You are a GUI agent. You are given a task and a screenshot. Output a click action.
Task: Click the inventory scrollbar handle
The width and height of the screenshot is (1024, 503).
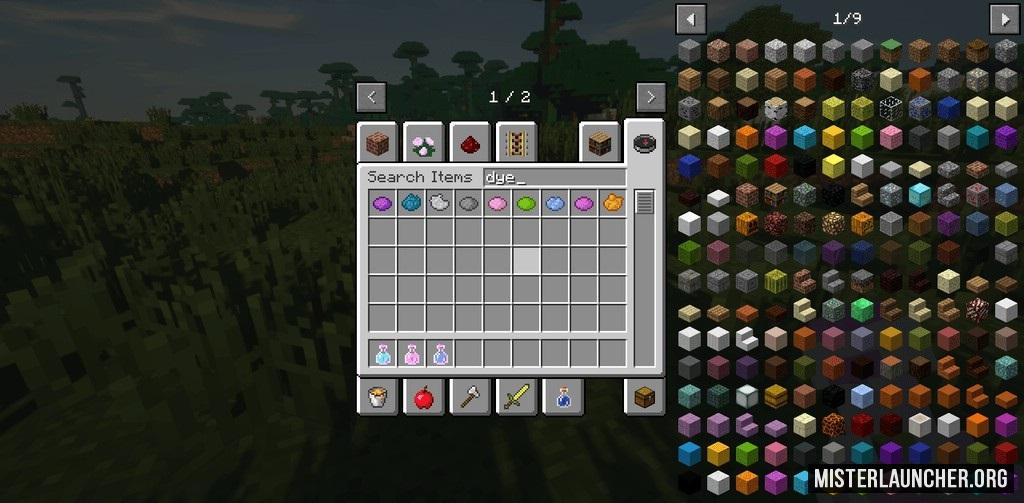[644, 202]
